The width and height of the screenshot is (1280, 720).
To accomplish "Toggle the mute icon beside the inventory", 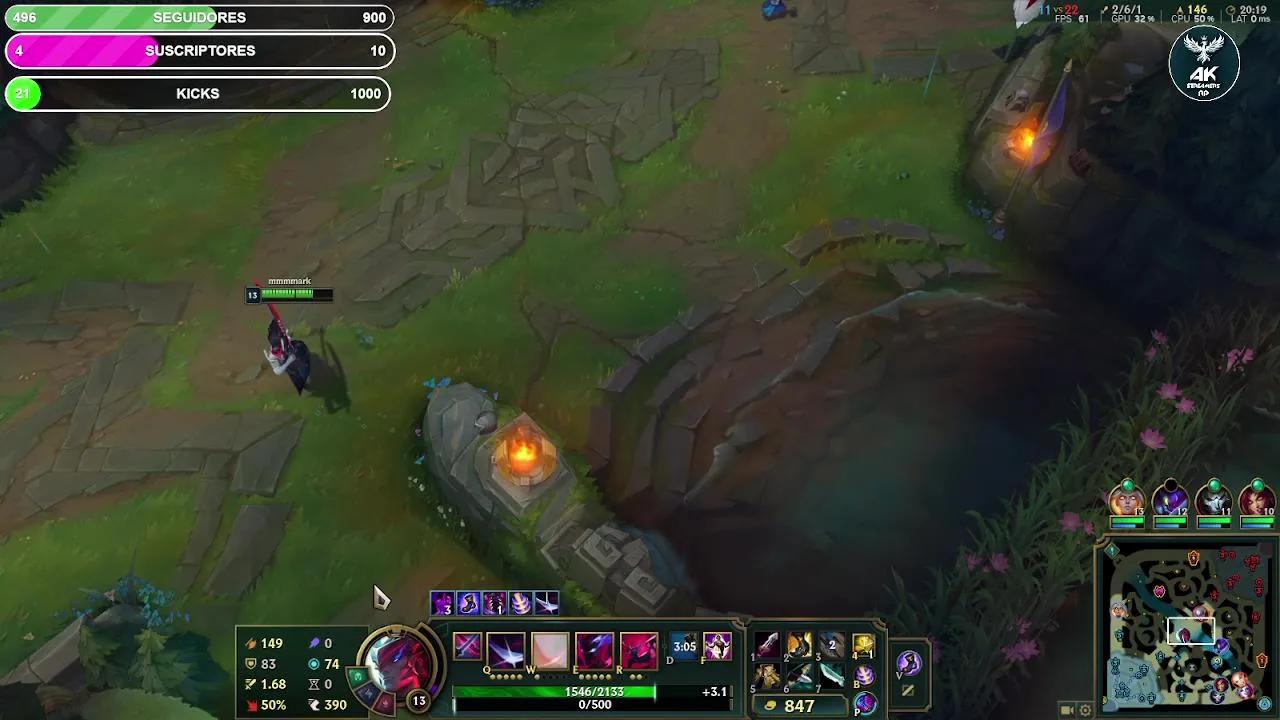I will [907, 688].
